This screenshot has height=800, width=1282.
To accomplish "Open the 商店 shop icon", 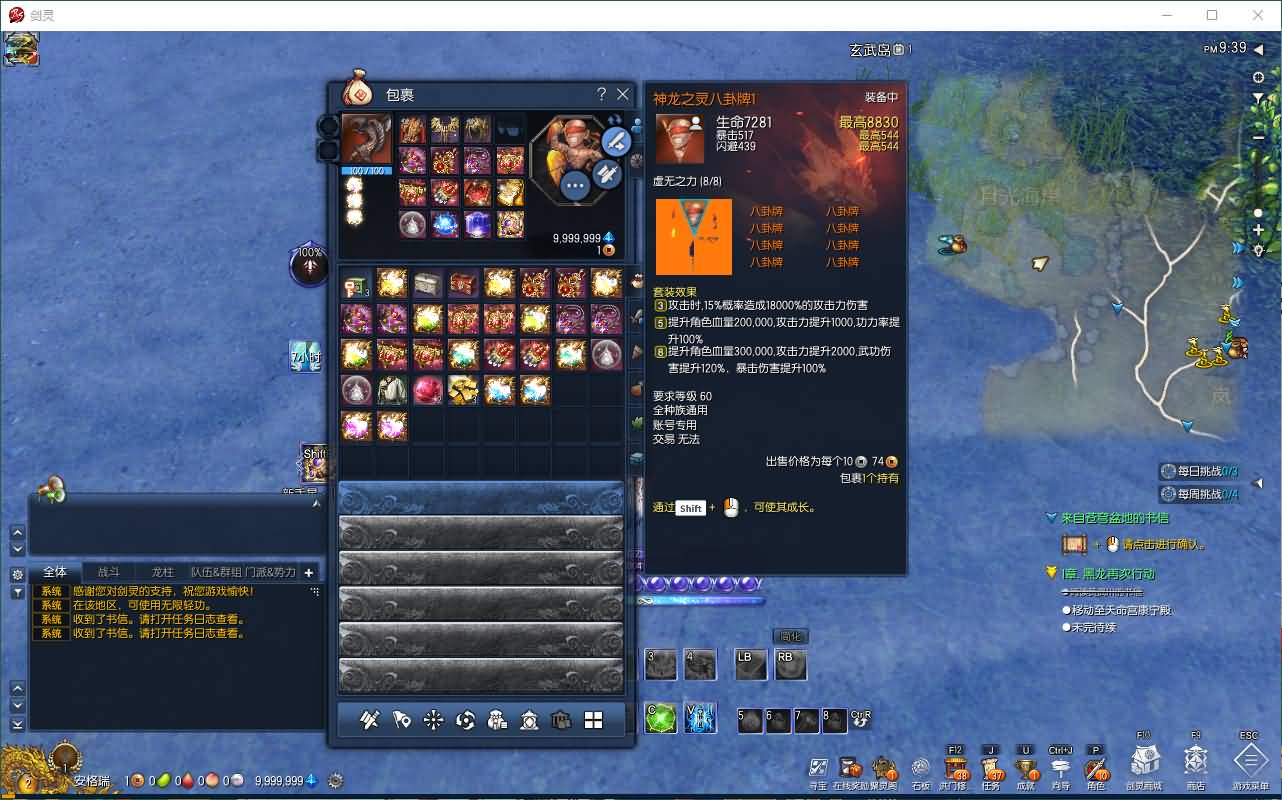I will pyautogui.click(x=1196, y=765).
